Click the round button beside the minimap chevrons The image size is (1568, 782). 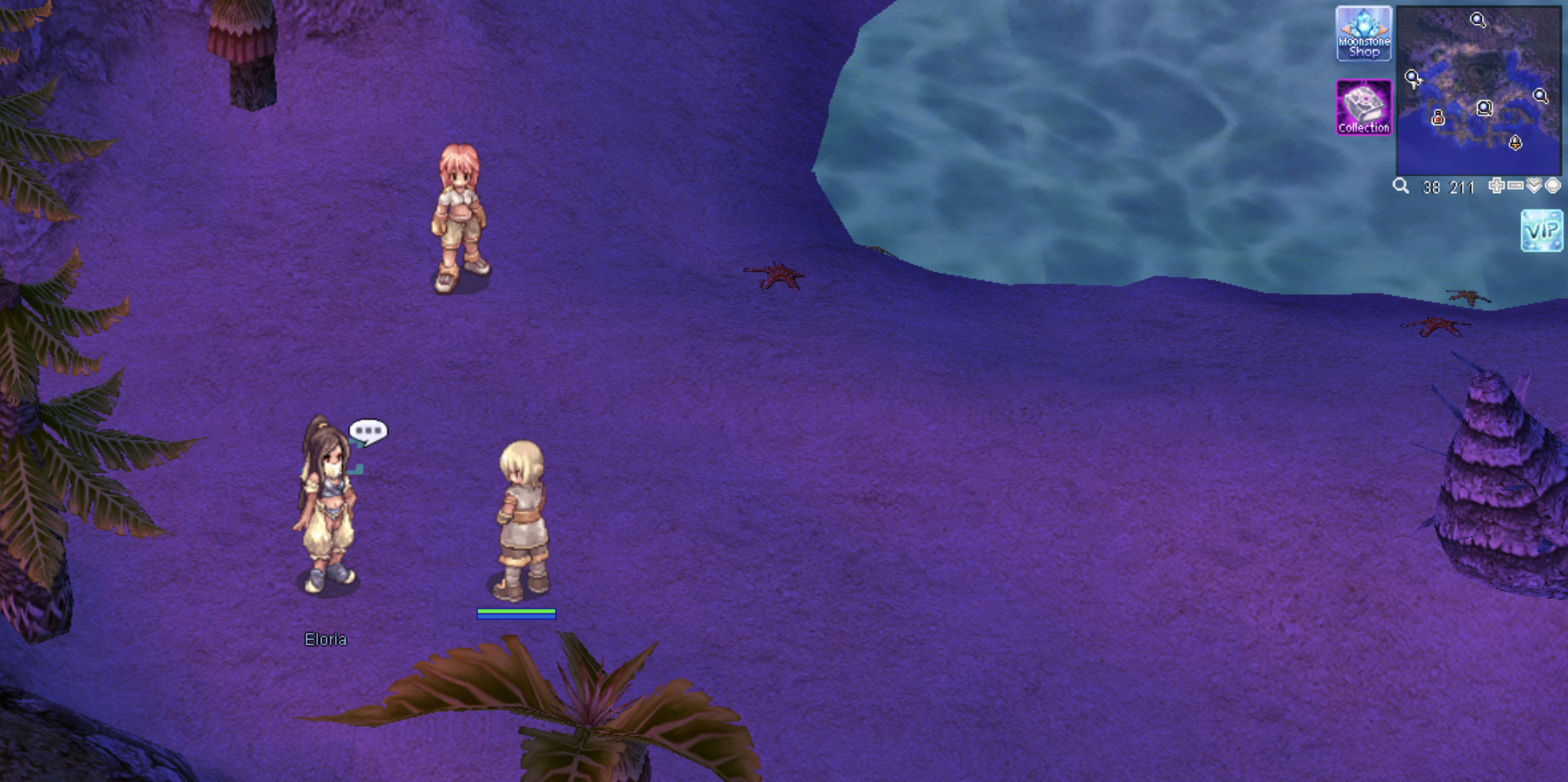pyautogui.click(x=1553, y=186)
